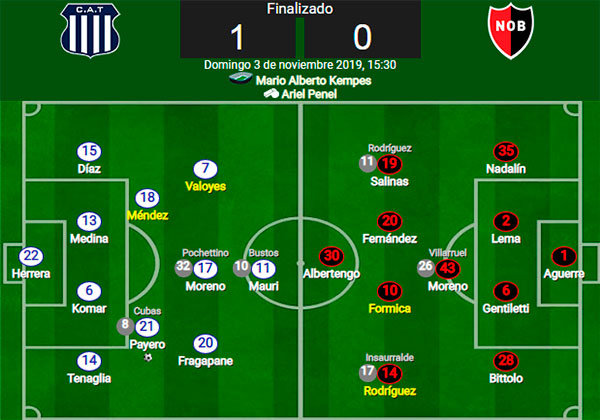This screenshot has width=600, height=420.
Task: Select goalkeeper Aguerre number 1
Action: 565,256
